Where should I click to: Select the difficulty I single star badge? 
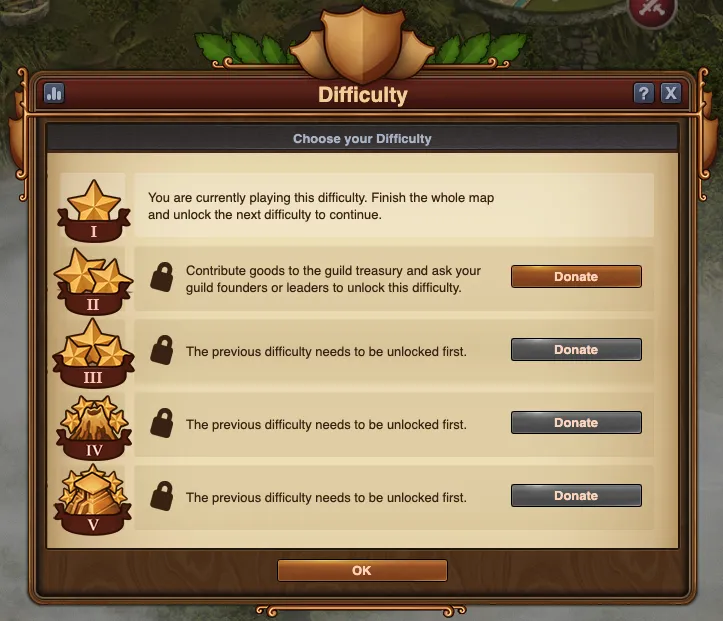93,210
